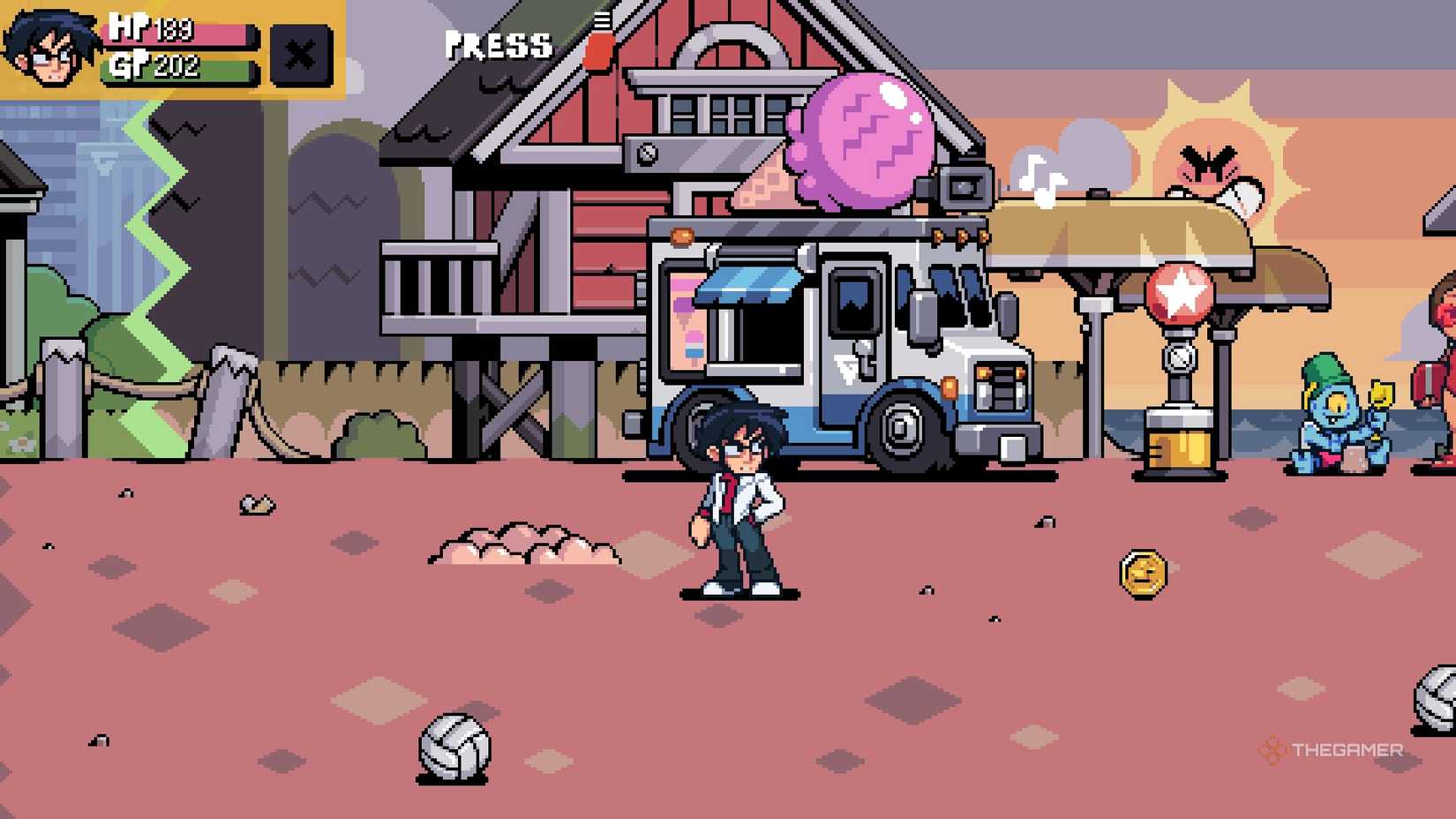Click the menu lines icon above the PRESS prompt
This screenshot has width=1456, height=819.
(x=603, y=19)
